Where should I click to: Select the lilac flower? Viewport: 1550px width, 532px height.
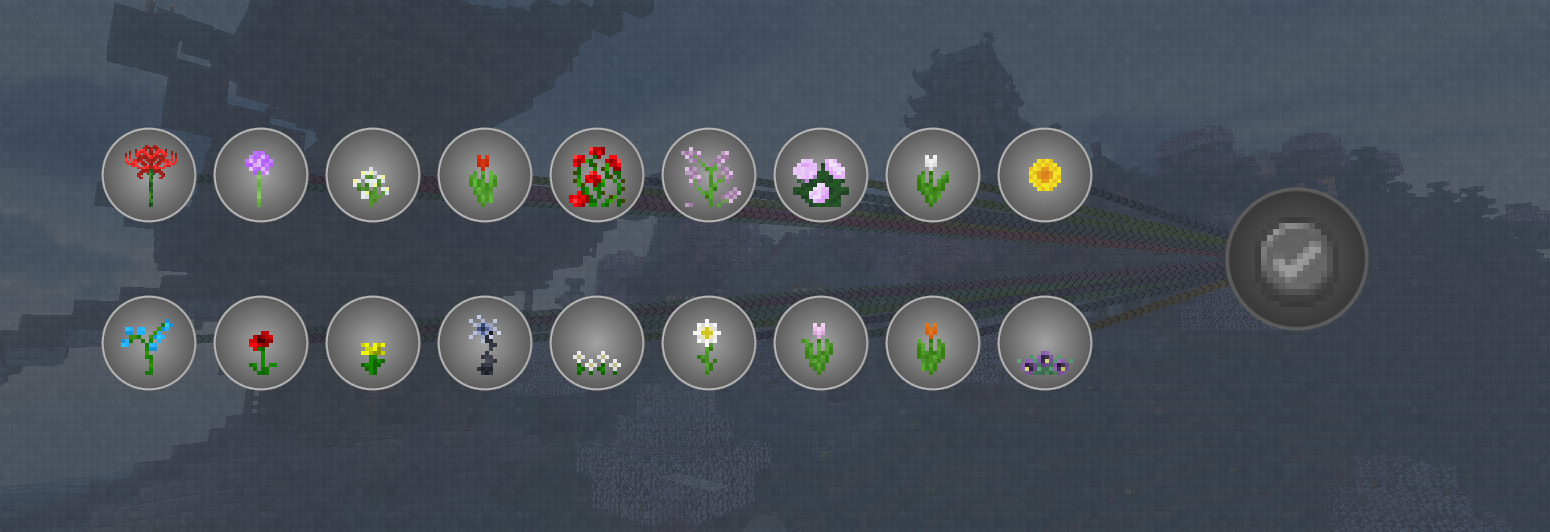click(709, 175)
